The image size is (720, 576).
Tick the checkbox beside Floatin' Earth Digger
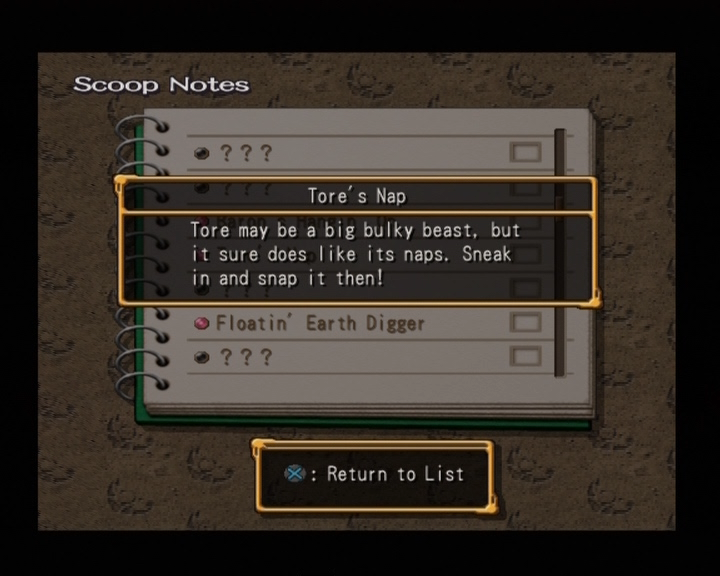pos(525,323)
